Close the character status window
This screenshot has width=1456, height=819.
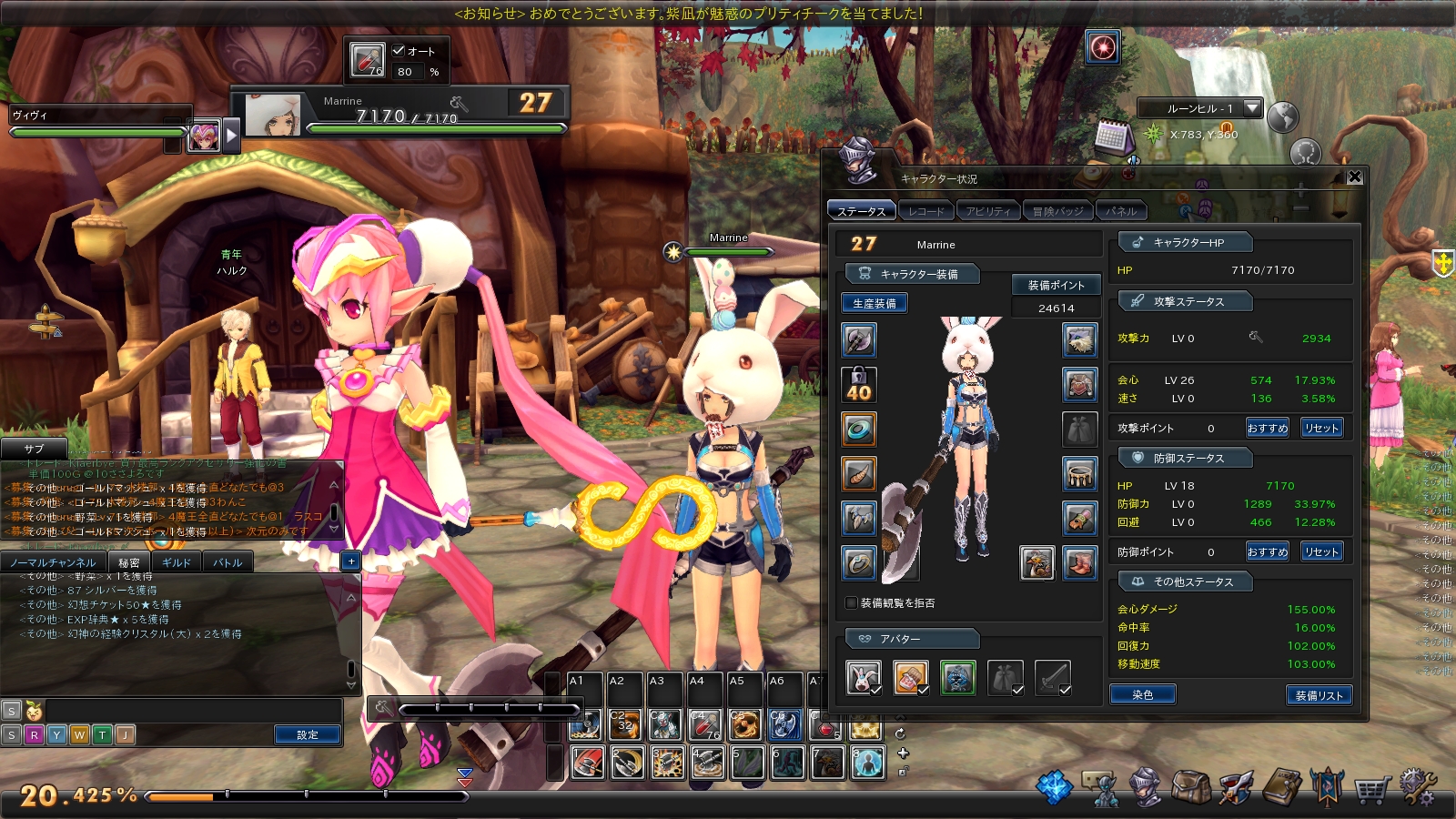coord(1354,177)
